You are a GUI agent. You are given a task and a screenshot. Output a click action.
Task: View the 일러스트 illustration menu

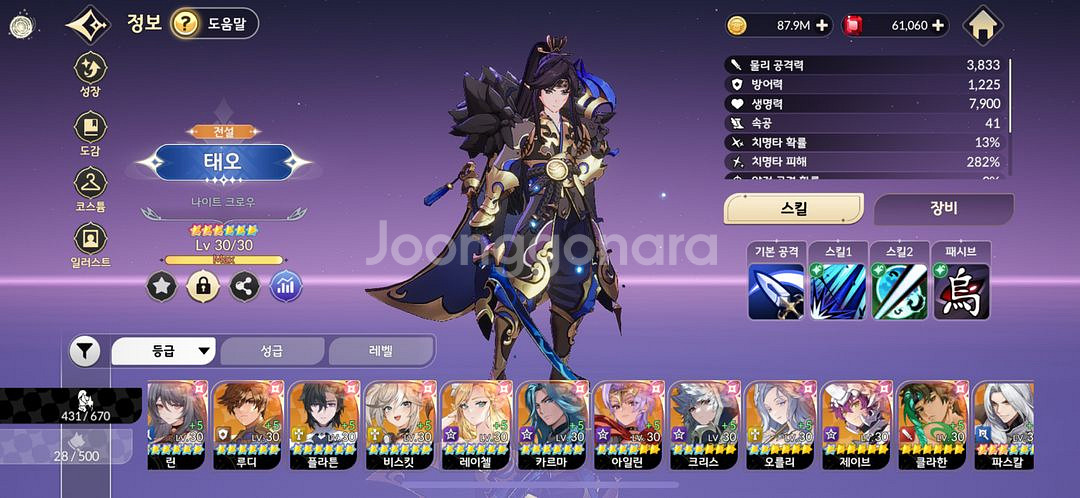tap(91, 245)
